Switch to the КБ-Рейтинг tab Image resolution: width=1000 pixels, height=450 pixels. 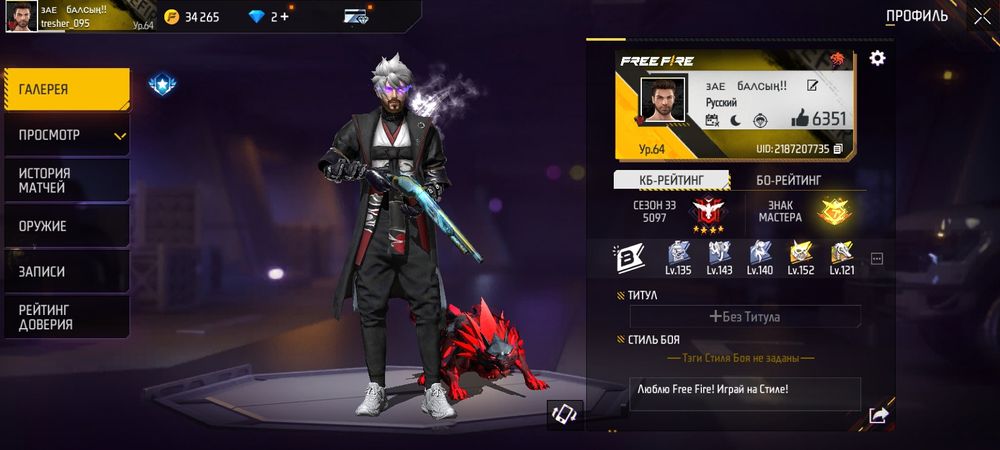coord(671,180)
